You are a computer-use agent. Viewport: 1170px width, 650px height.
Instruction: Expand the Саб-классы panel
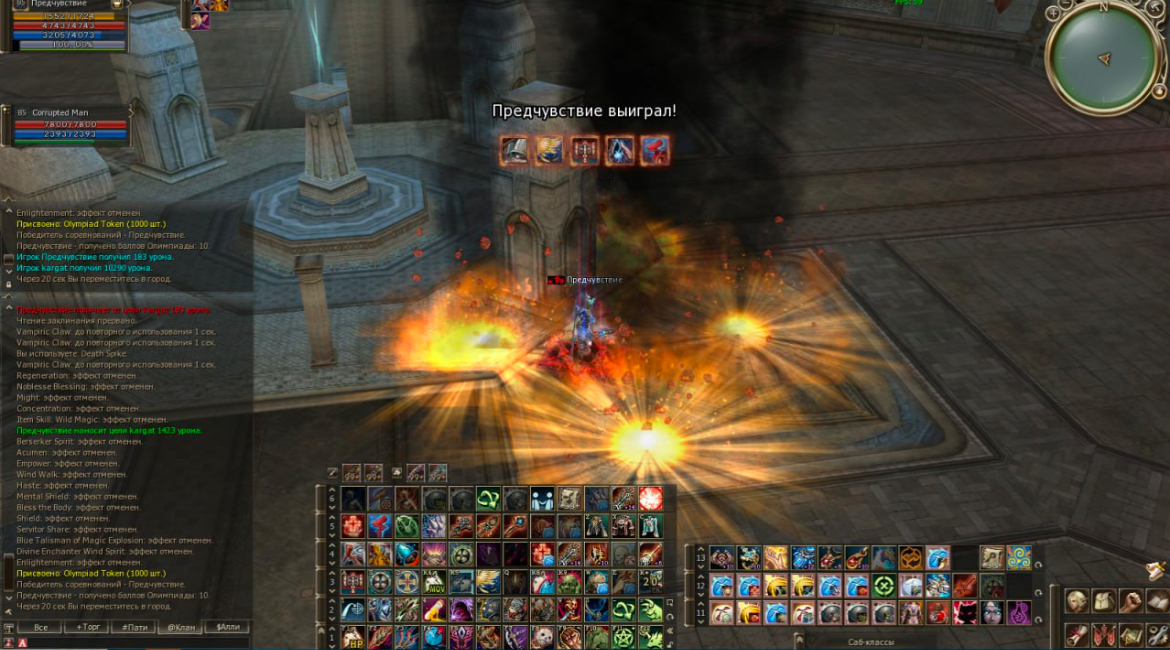coord(797,640)
